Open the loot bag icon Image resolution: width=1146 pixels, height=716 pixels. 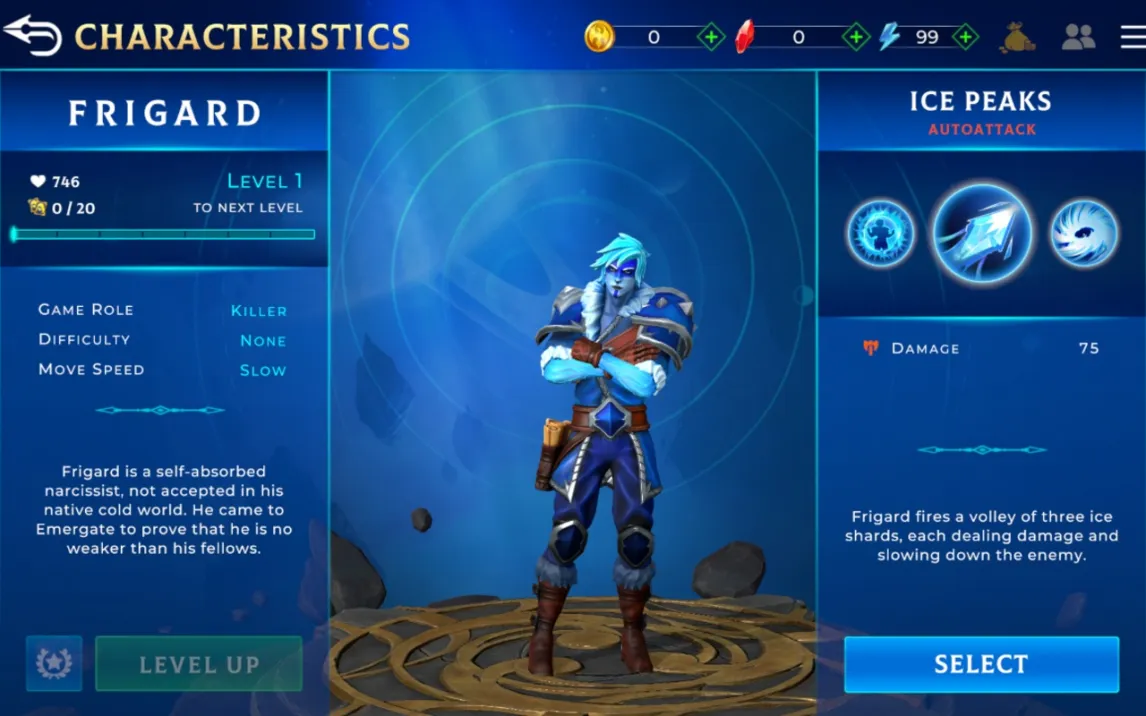pyautogui.click(x=1018, y=37)
